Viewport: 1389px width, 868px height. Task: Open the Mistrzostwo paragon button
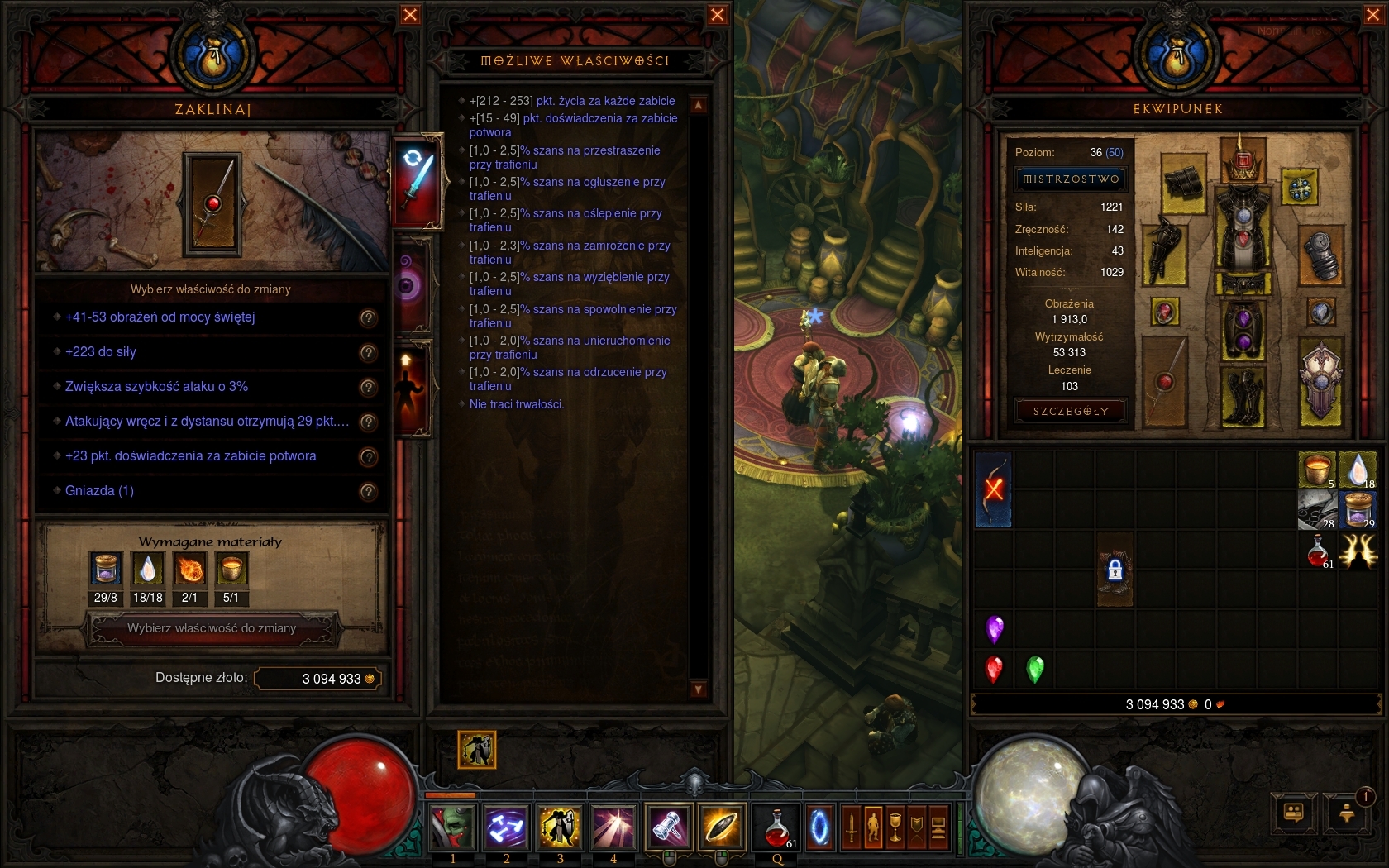(x=1071, y=179)
